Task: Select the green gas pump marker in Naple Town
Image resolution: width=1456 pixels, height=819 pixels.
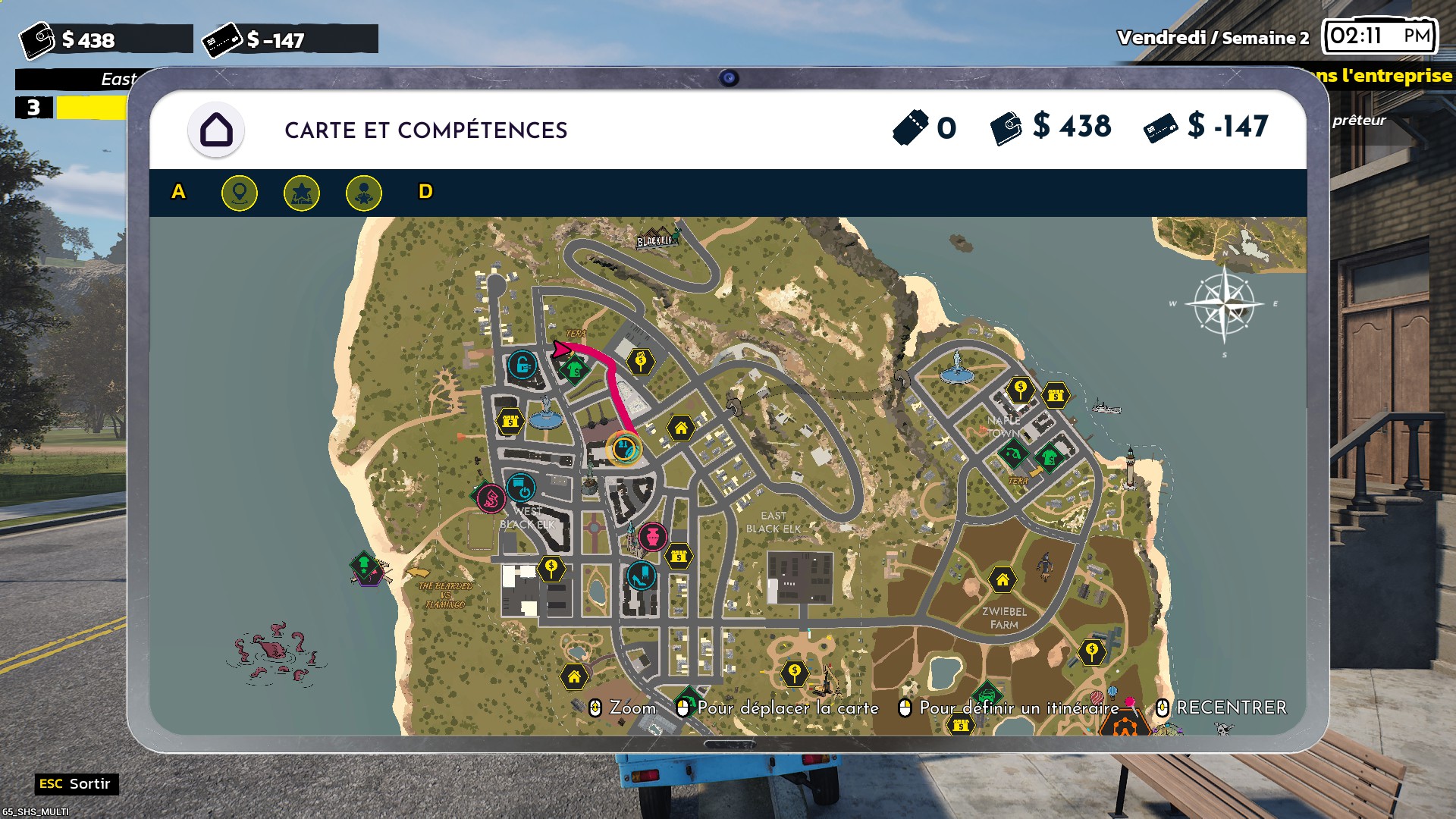Action: point(1012,454)
